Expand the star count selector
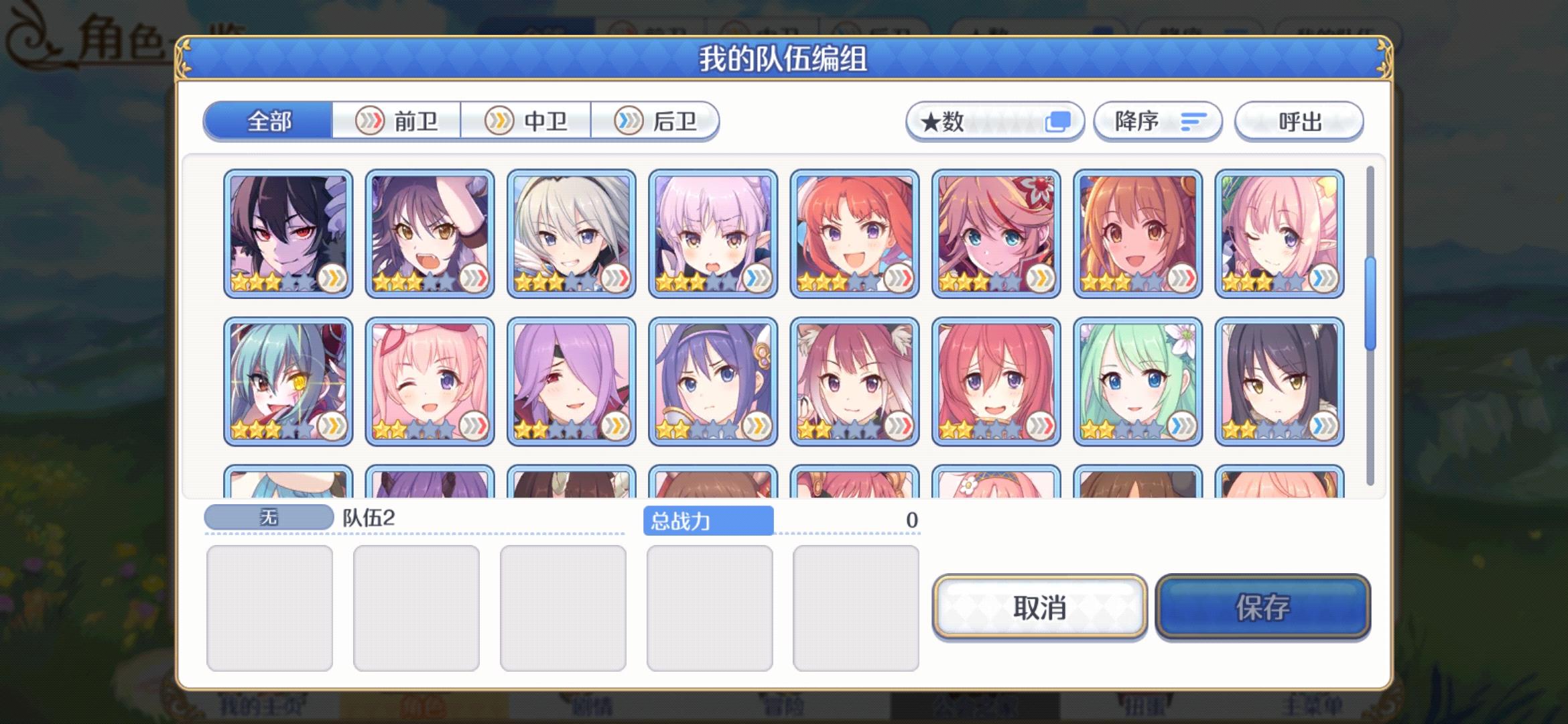This screenshot has height=724, width=1568. point(994,121)
